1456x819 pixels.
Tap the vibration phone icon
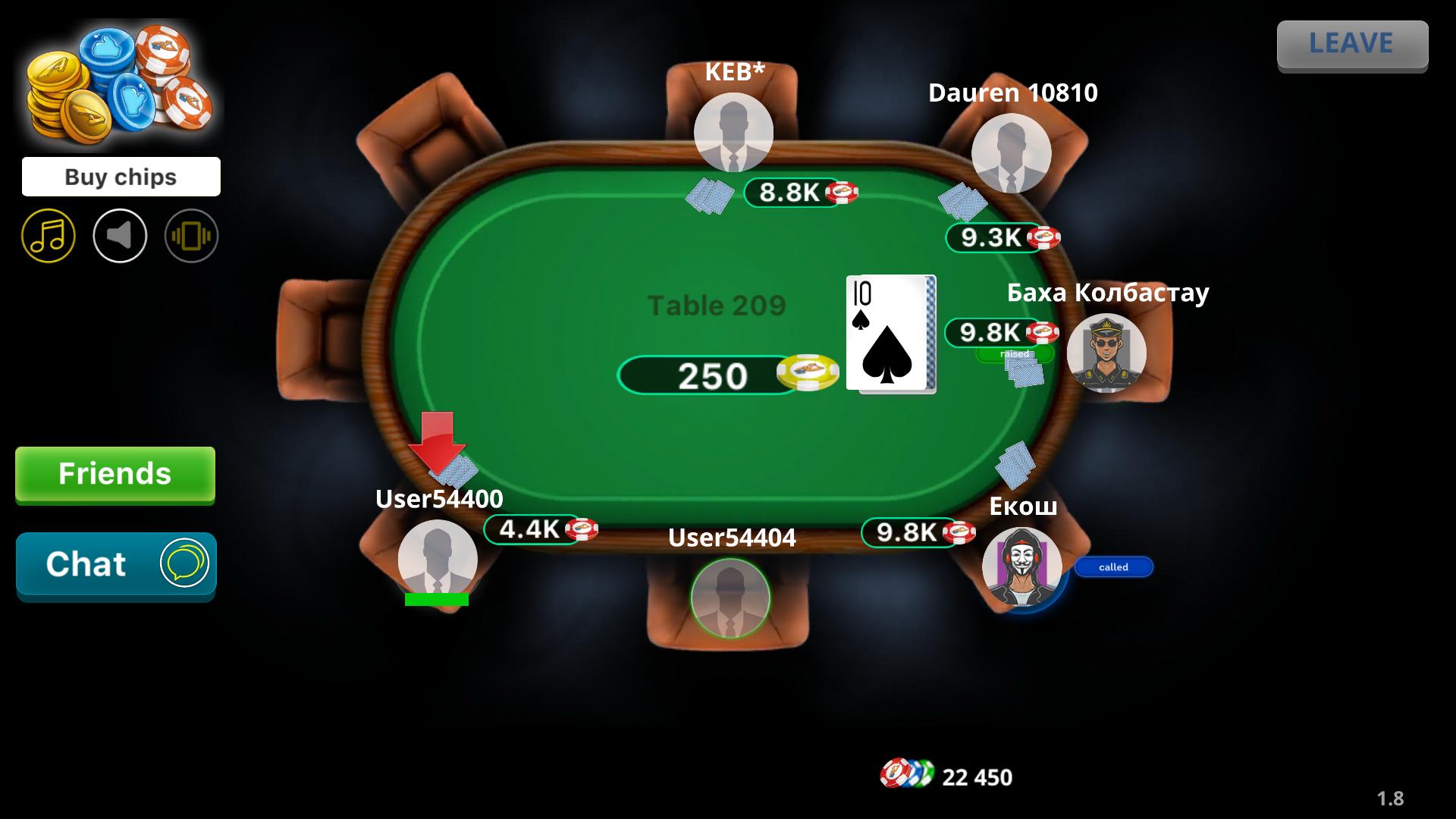click(x=191, y=236)
